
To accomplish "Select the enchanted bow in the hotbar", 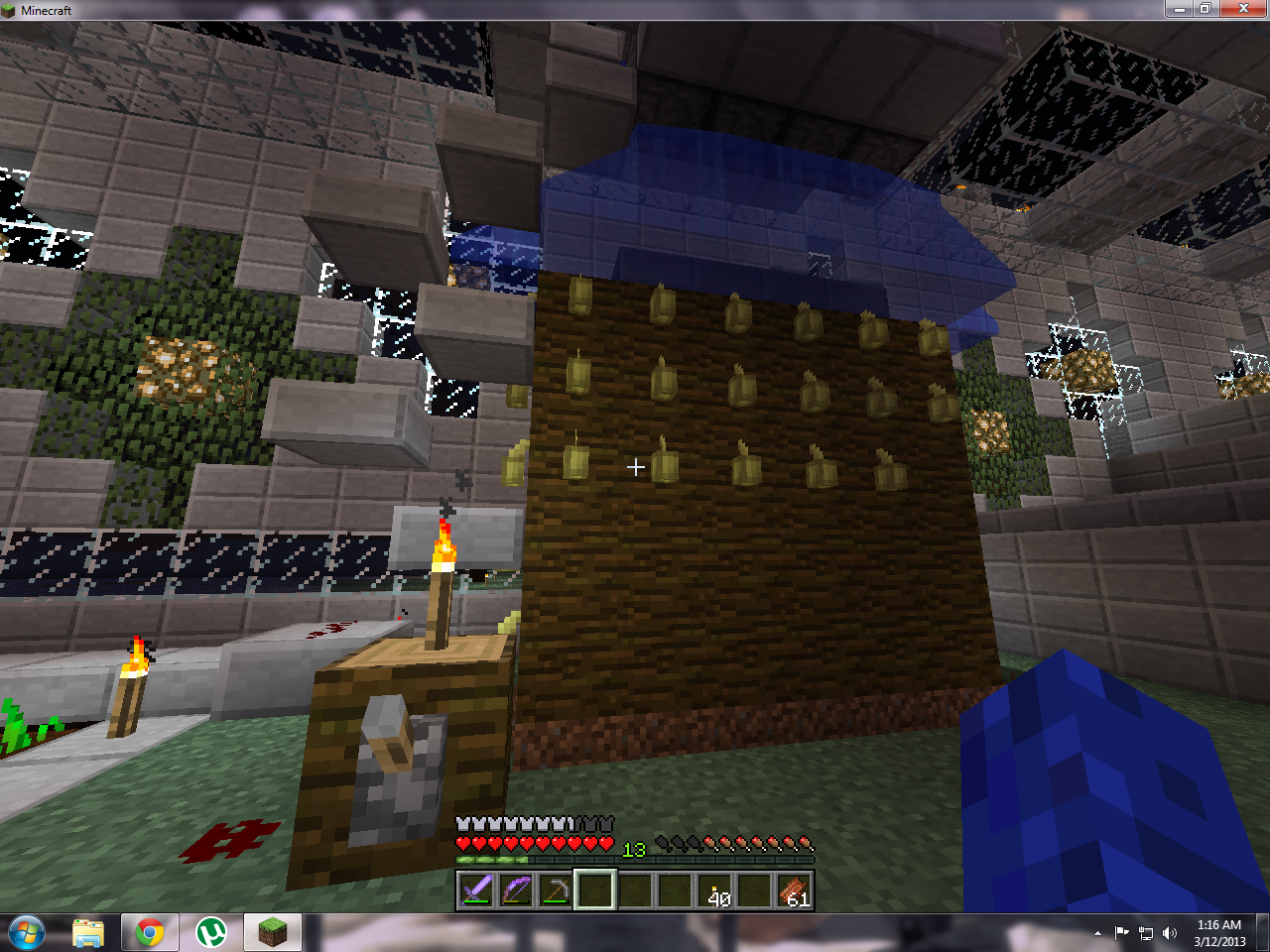I will tap(517, 890).
